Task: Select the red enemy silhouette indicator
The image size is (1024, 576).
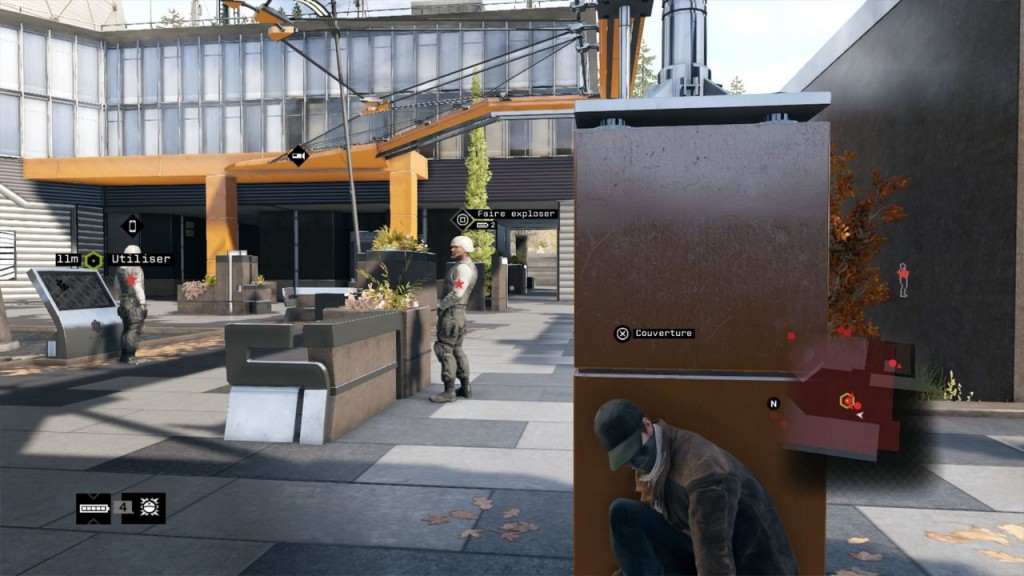Action: pyautogui.click(x=903, y=279)
